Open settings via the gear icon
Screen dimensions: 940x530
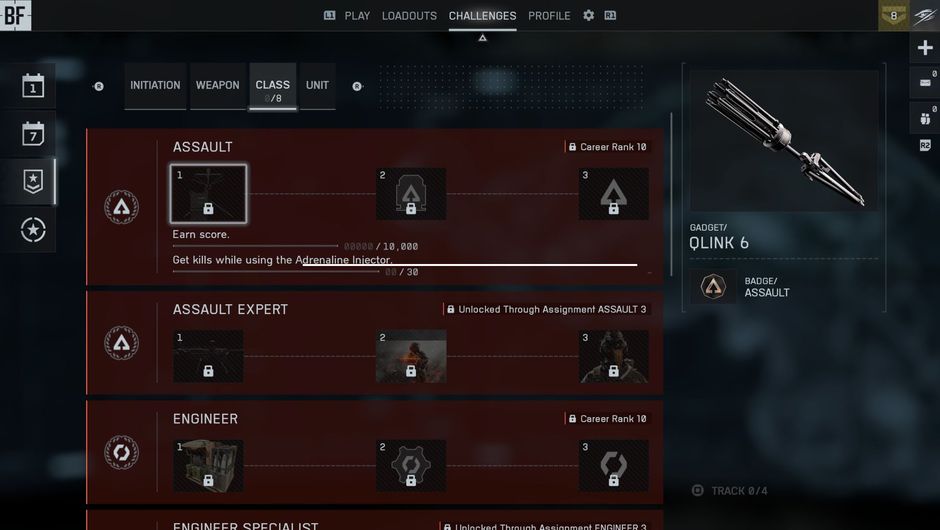pos(588,16)
